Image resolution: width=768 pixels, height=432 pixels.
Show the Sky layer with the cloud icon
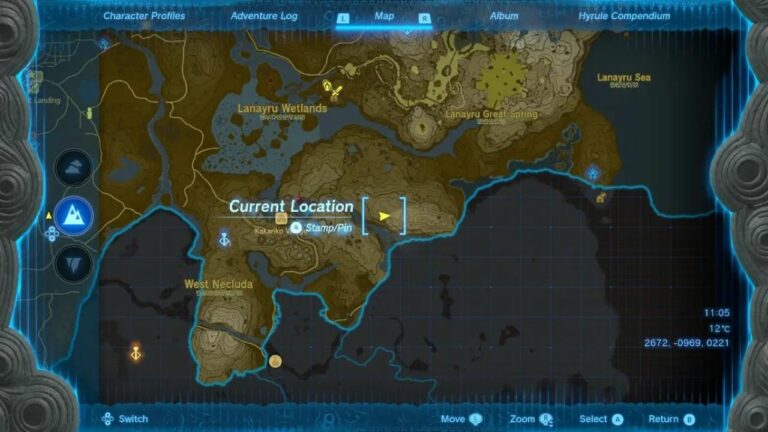tap(75, 167)
